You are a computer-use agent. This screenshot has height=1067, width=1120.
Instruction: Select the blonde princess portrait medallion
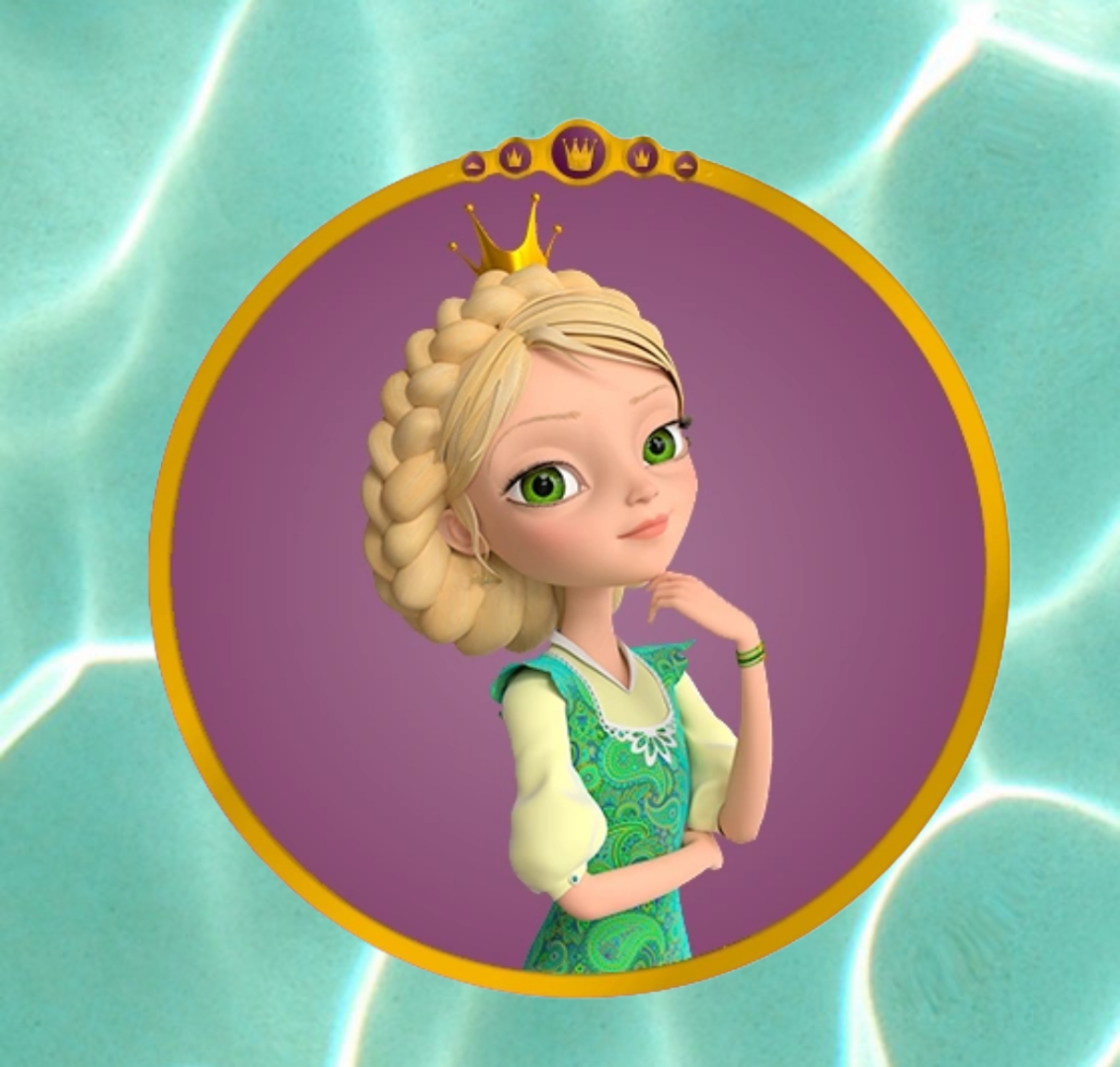[x=579, y=573]
